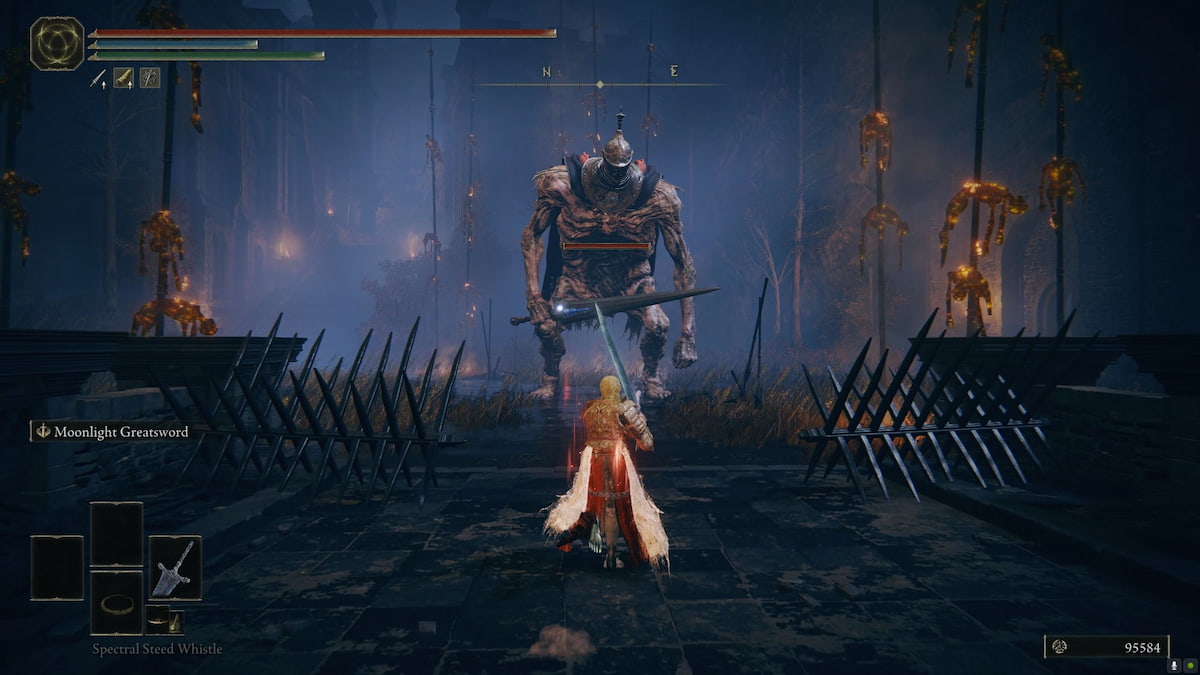Click the crossed-swords status effect icon
Screen dimensions: 1200x675
[x=149, y=78]
